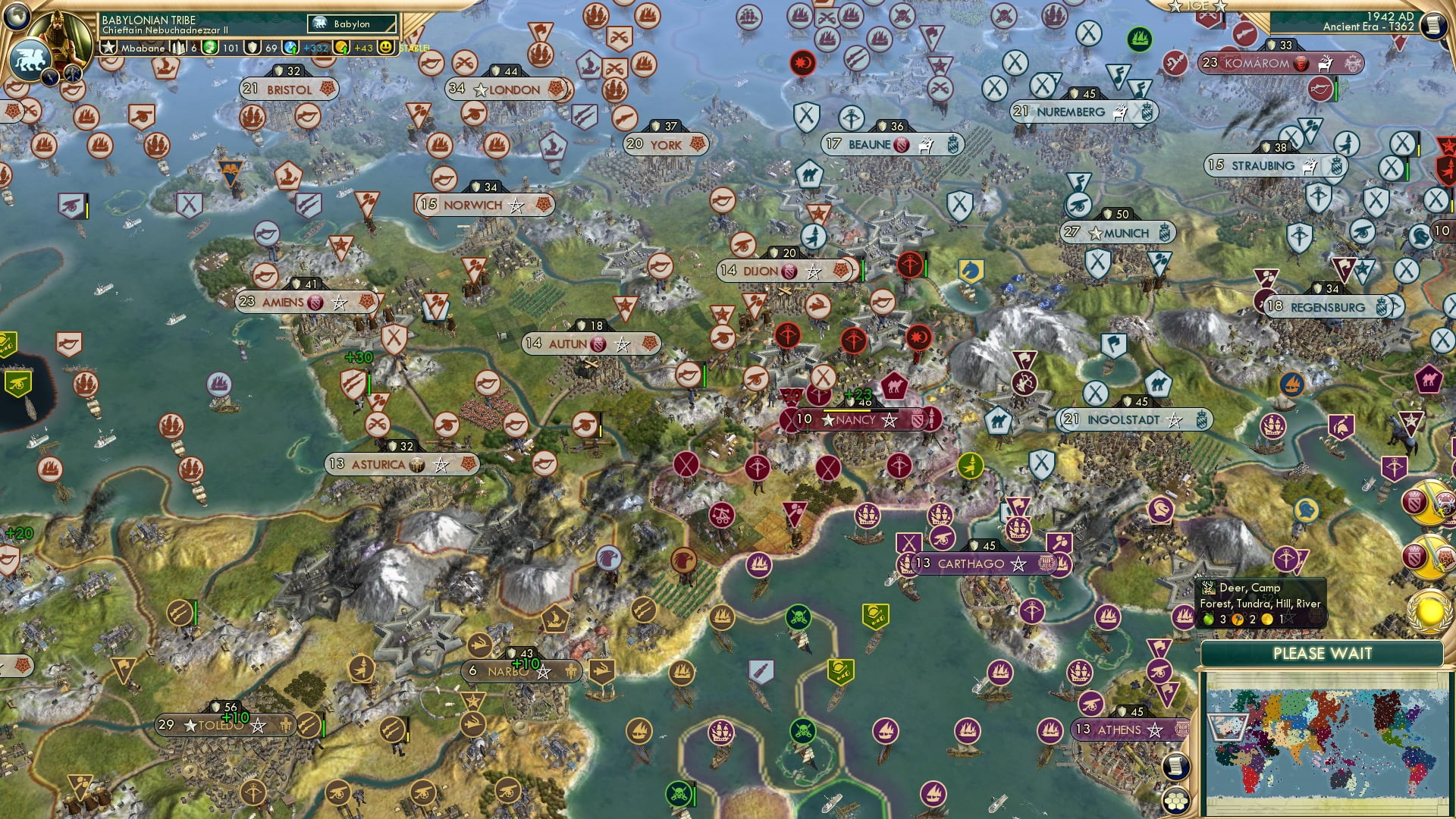Click the Mbabane capital star icon
1456x819 pixels.
[108, 47]
